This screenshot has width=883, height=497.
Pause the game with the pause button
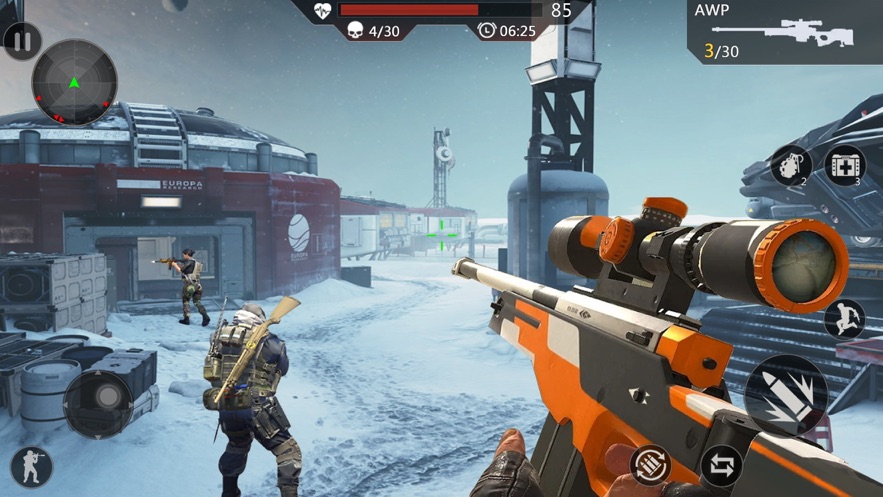22,42
